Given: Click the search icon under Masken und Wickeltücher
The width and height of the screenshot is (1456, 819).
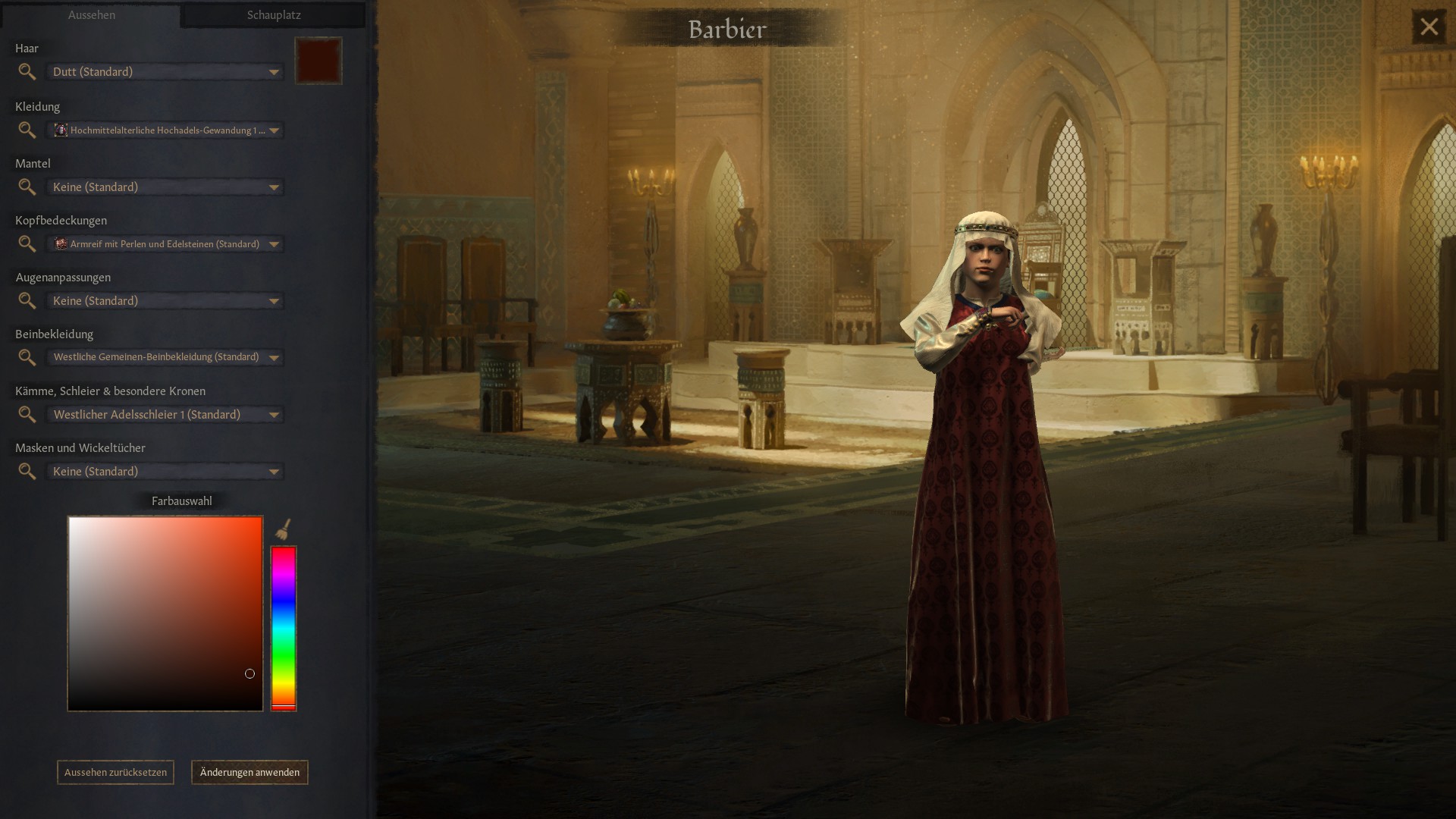Looking at the screenshot, I should click(27, 472).
